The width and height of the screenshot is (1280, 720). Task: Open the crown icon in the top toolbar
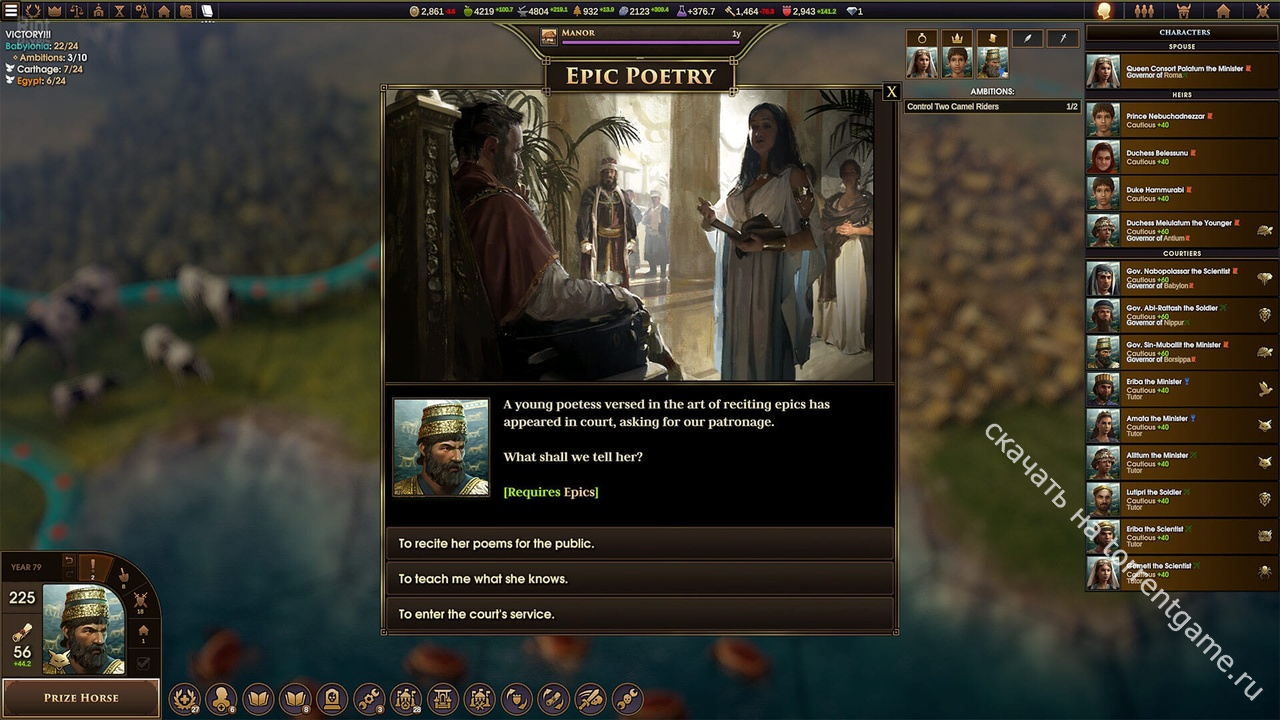pos(55,11)
